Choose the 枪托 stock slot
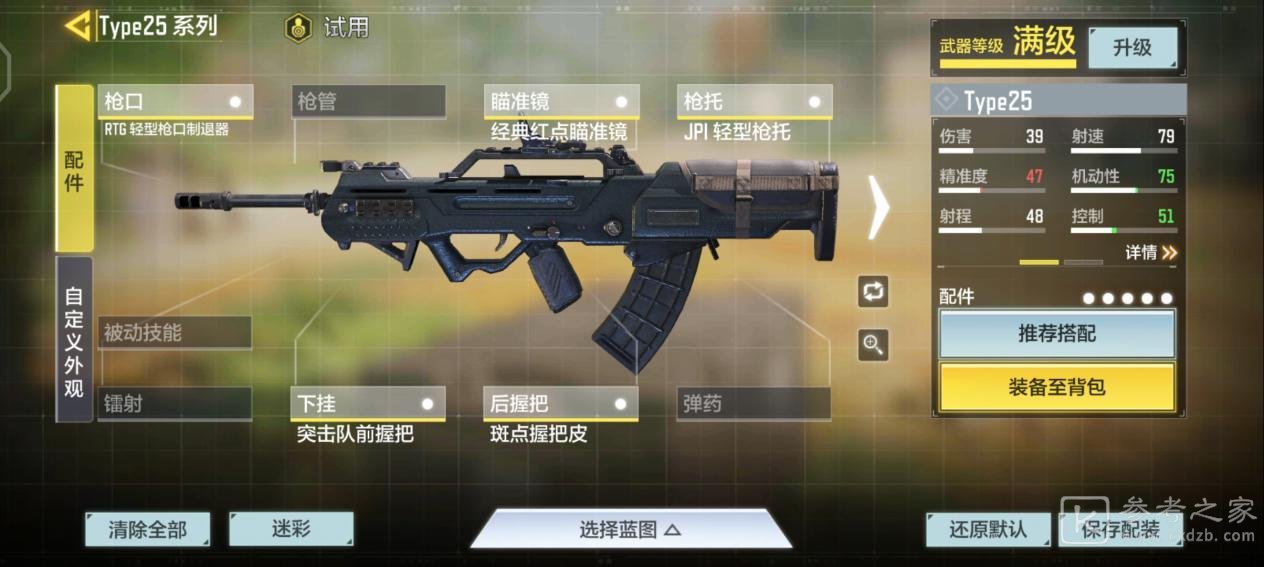The width and height of the screenshot is (1264, 567). point(754,102)
